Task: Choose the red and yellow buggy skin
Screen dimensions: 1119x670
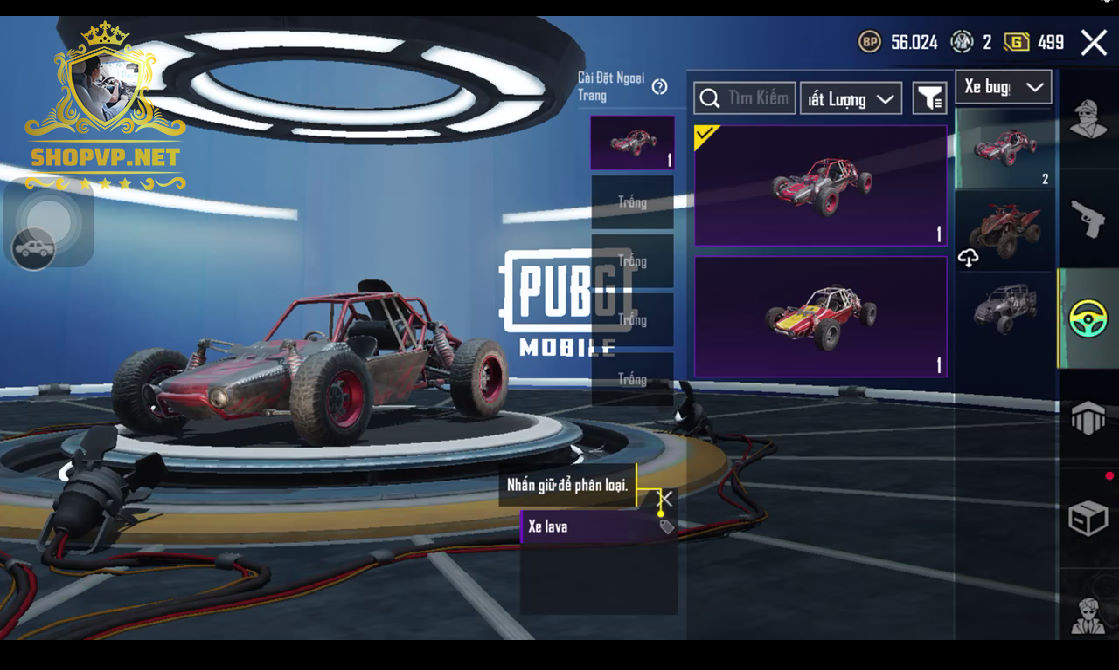Action: (x=820, y=316)
